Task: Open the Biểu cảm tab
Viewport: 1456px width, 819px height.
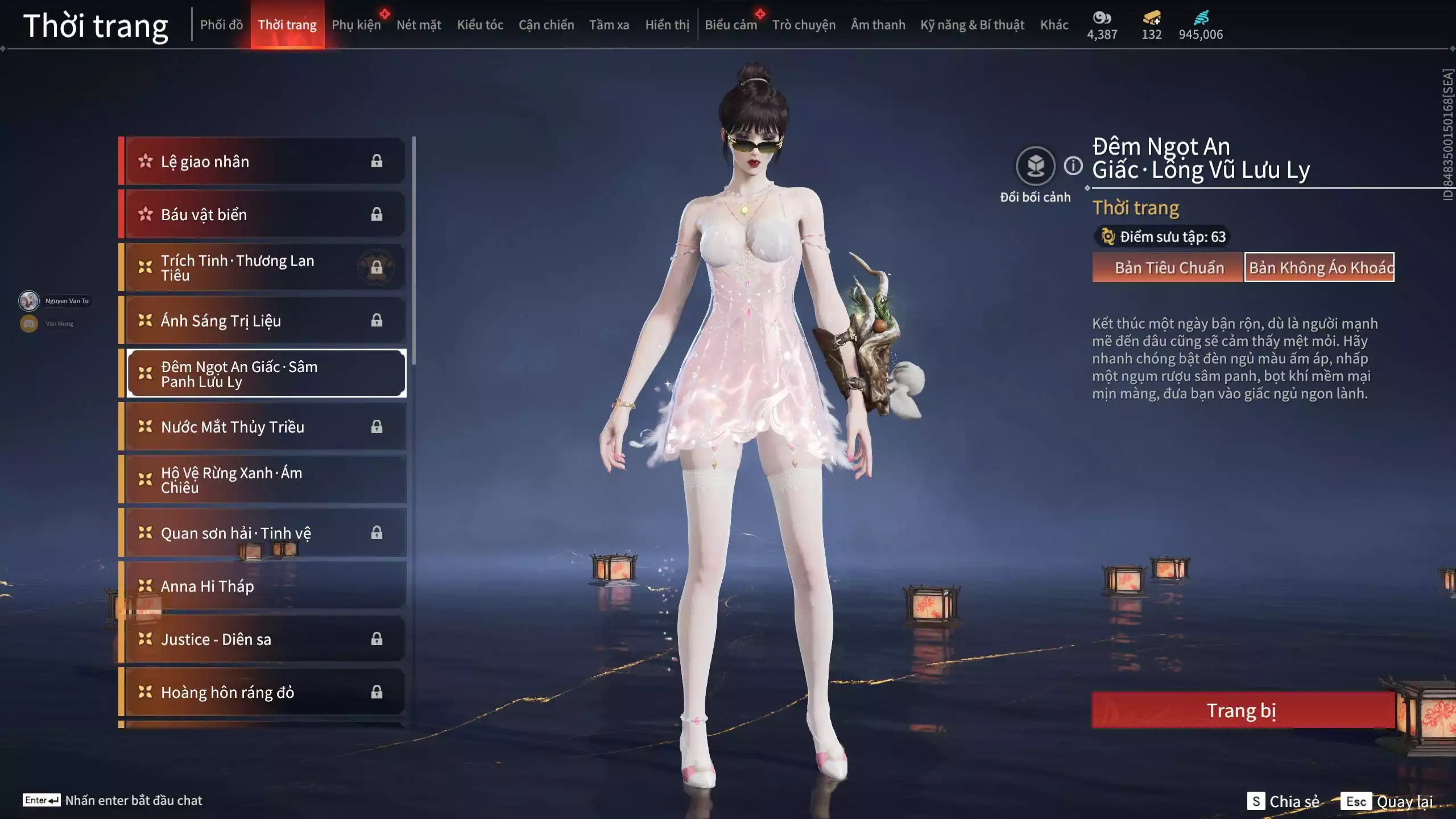Action: pos(731,25)
